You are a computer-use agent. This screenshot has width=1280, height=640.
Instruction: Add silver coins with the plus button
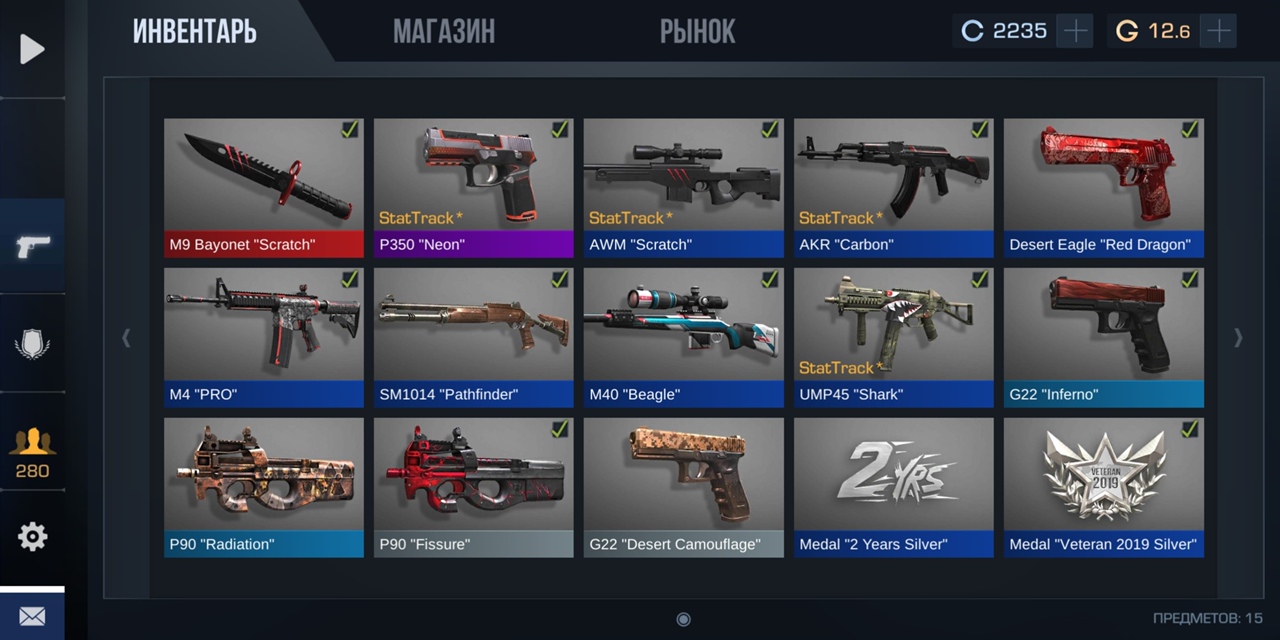[1075, 31]
